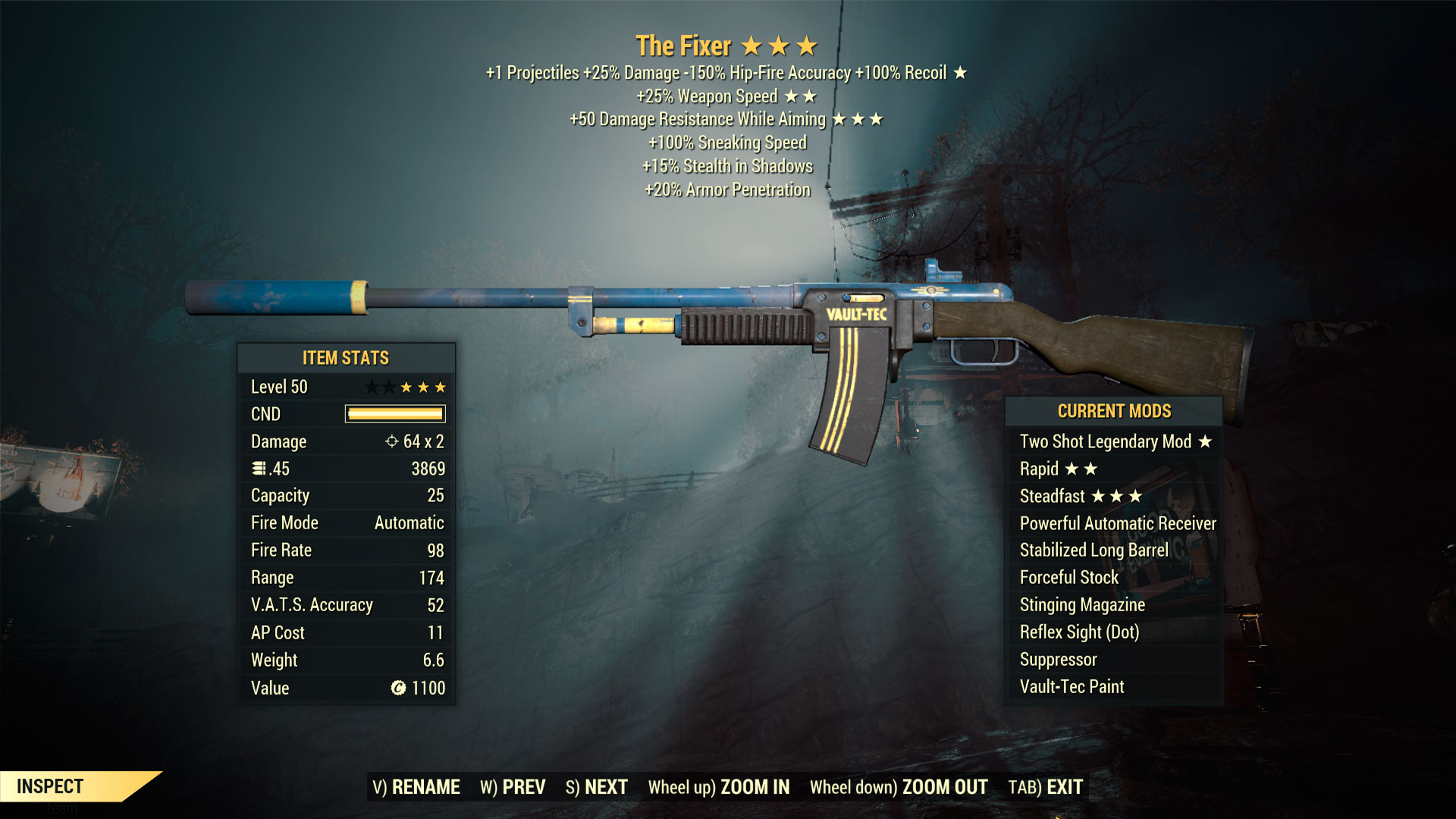The width and height of the screenshot is (1456, 819).
Task: Click the caps icon beside Value 1100
Action: coord(397,687)
